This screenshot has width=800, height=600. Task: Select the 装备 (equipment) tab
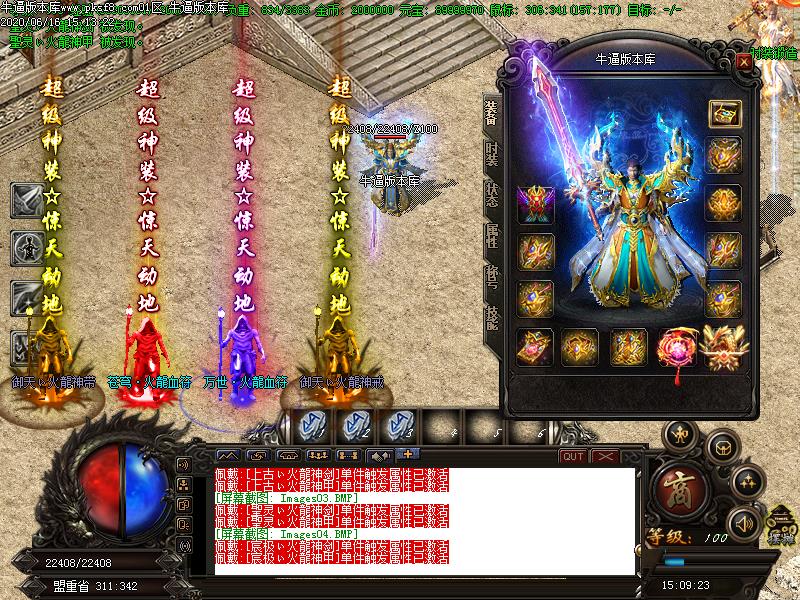[x=492, y=112]
